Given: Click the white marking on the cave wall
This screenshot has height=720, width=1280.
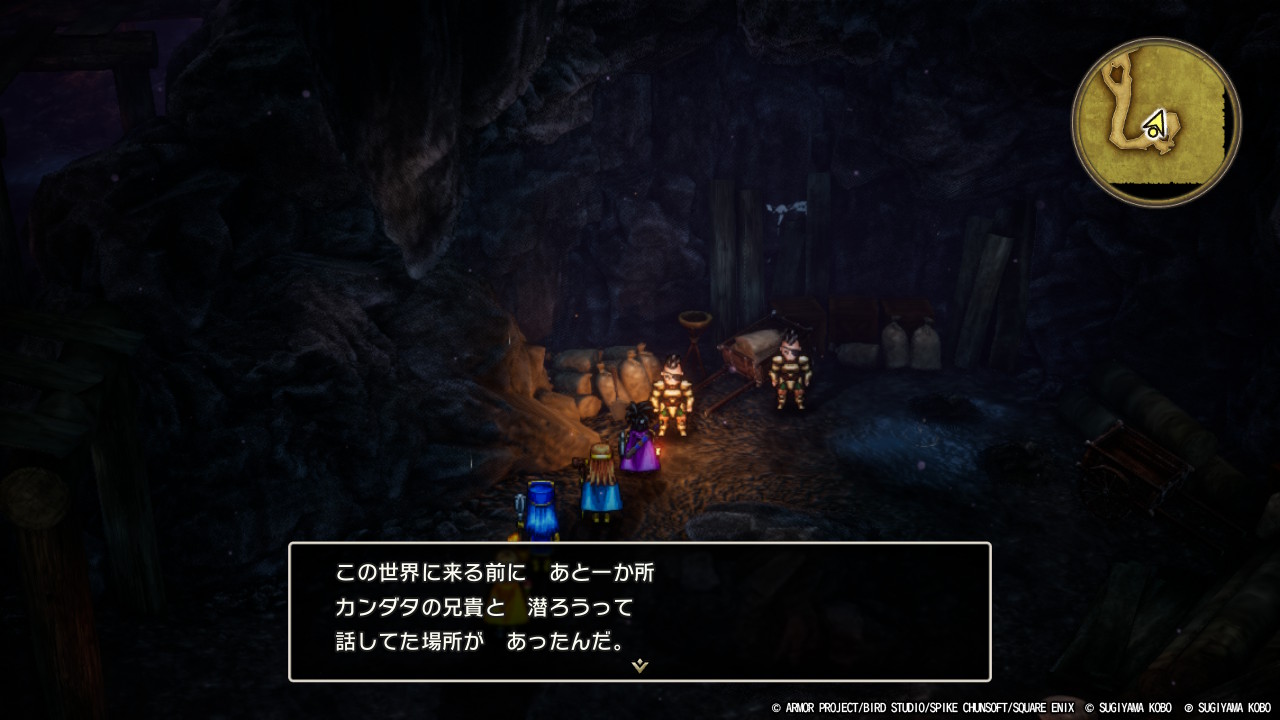Looking at the screenshot, I should click(788, 205).
